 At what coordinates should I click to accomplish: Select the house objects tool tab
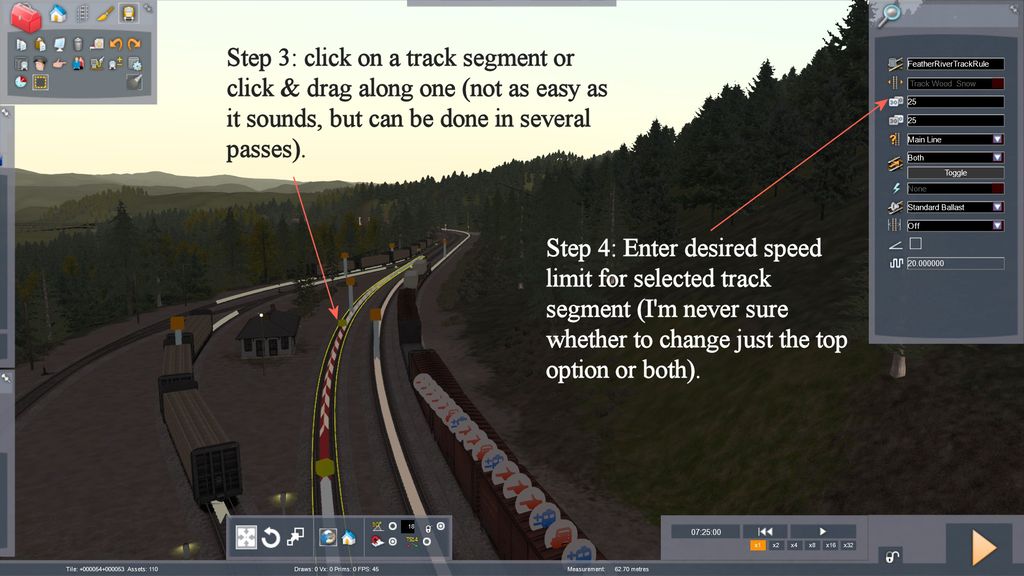[x=58, y=14]
